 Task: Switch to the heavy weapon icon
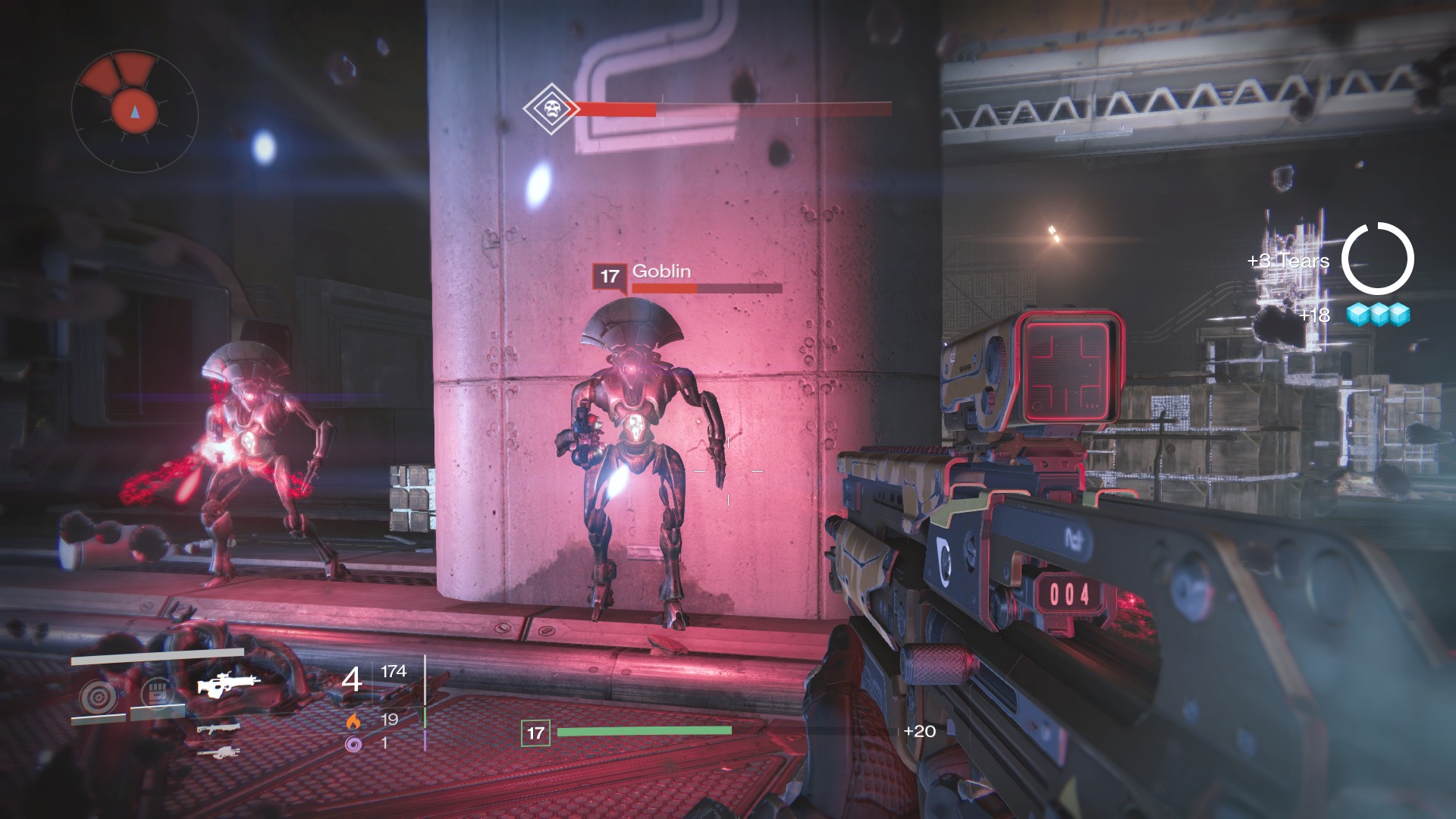coord(218,753)
